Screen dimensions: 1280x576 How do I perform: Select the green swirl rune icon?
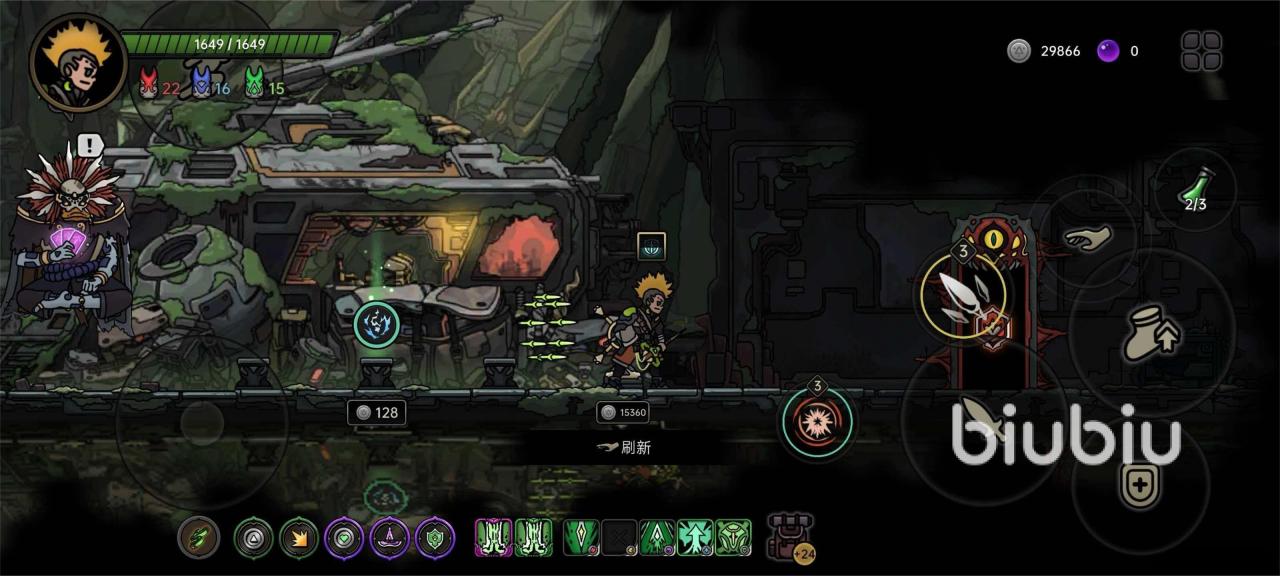(198, 538)
